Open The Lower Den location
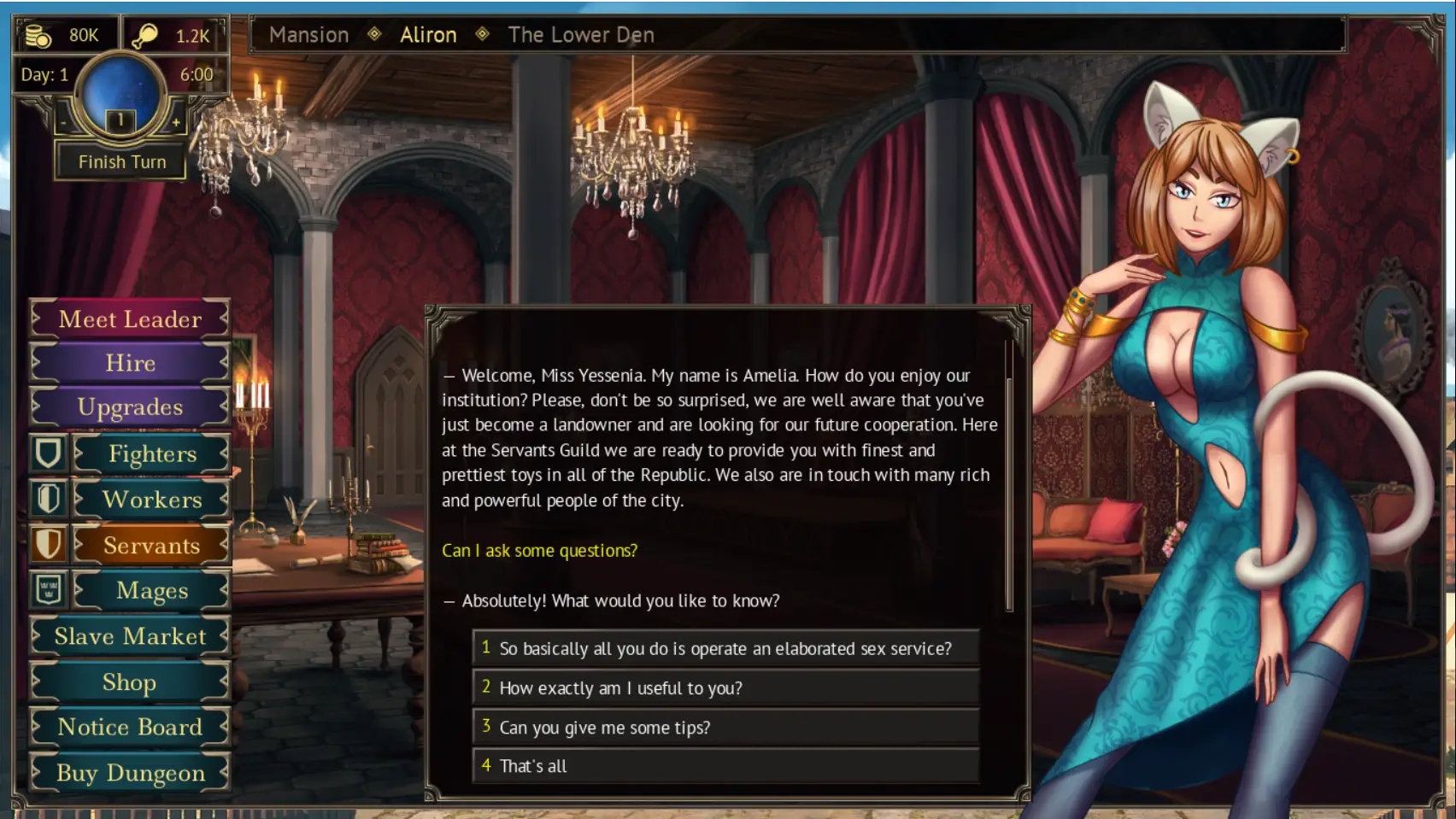 [x=580, y=35]
